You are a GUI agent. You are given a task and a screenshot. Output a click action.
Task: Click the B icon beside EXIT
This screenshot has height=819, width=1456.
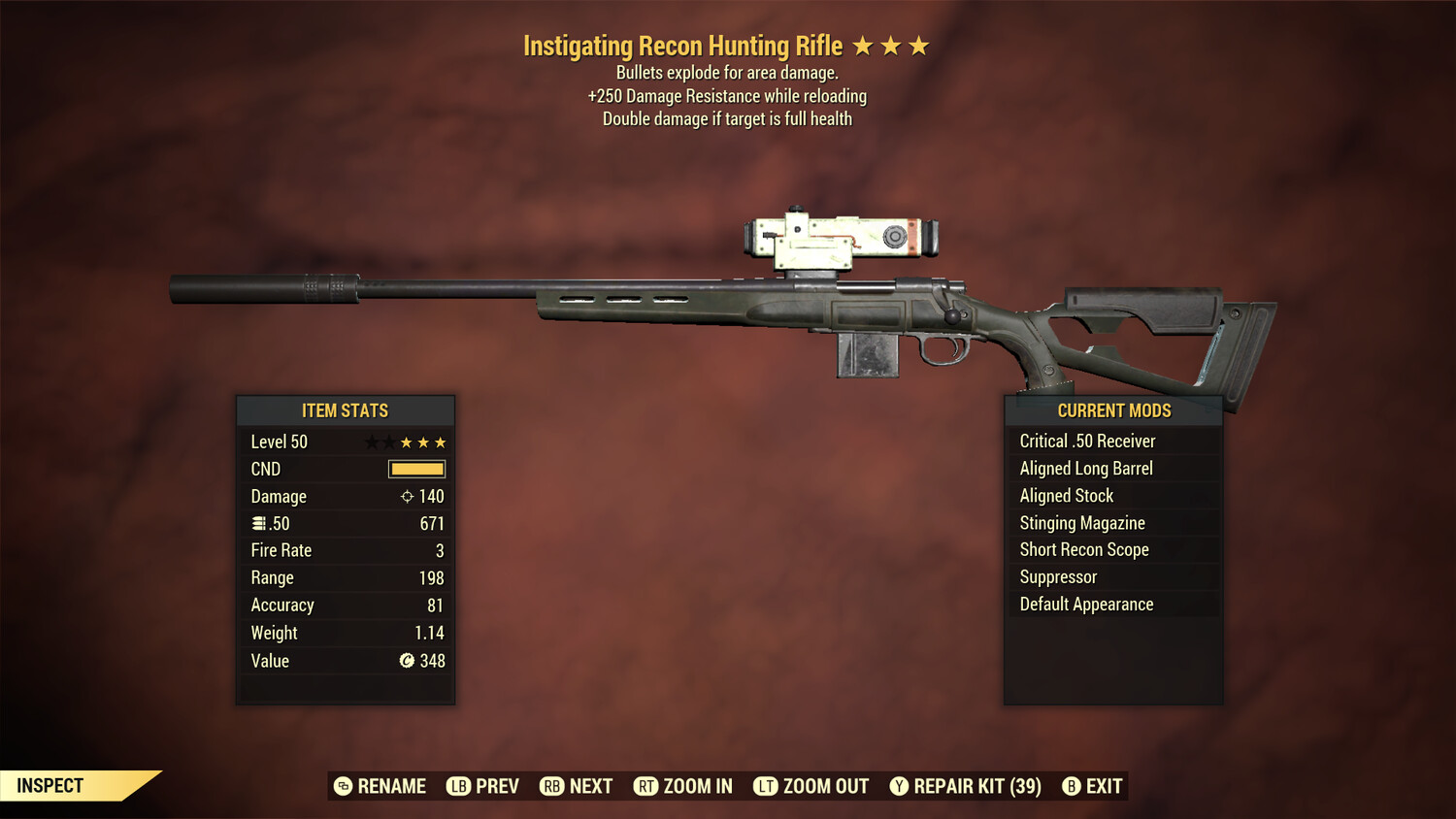1073,786
